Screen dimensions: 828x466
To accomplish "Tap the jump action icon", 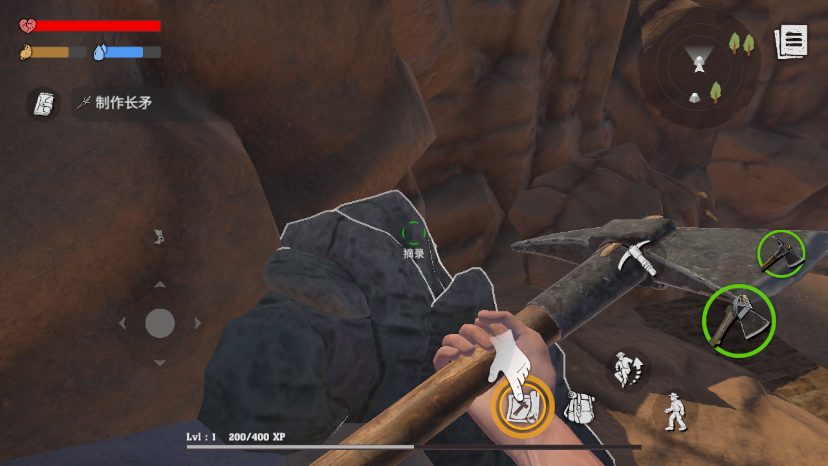I will point(627,369).
